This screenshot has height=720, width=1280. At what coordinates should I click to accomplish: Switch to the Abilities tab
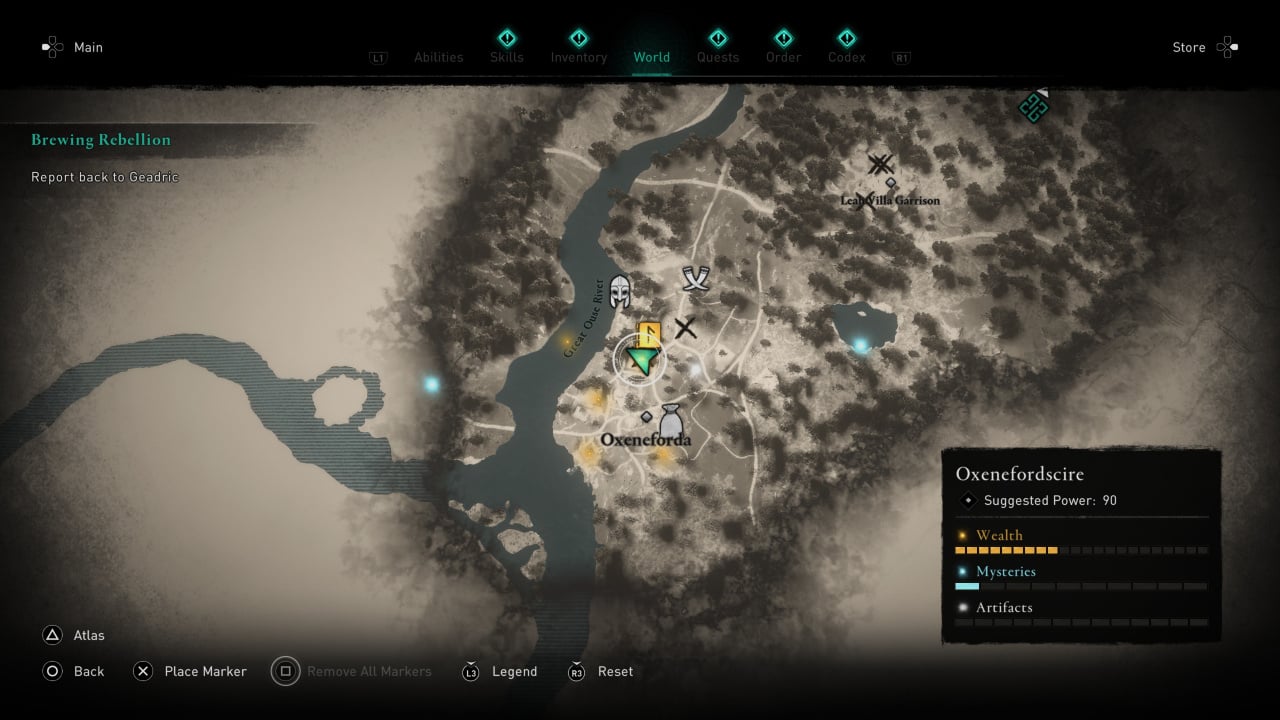pos(439,57)
